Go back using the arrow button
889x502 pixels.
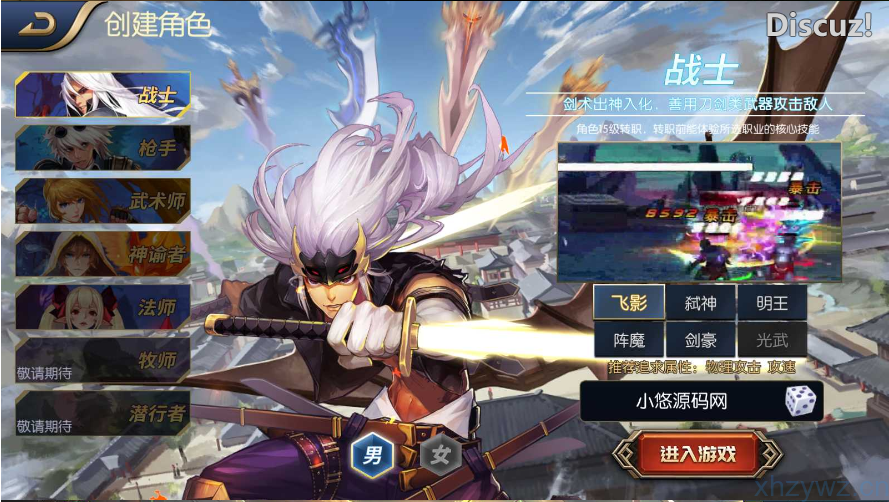40,23
